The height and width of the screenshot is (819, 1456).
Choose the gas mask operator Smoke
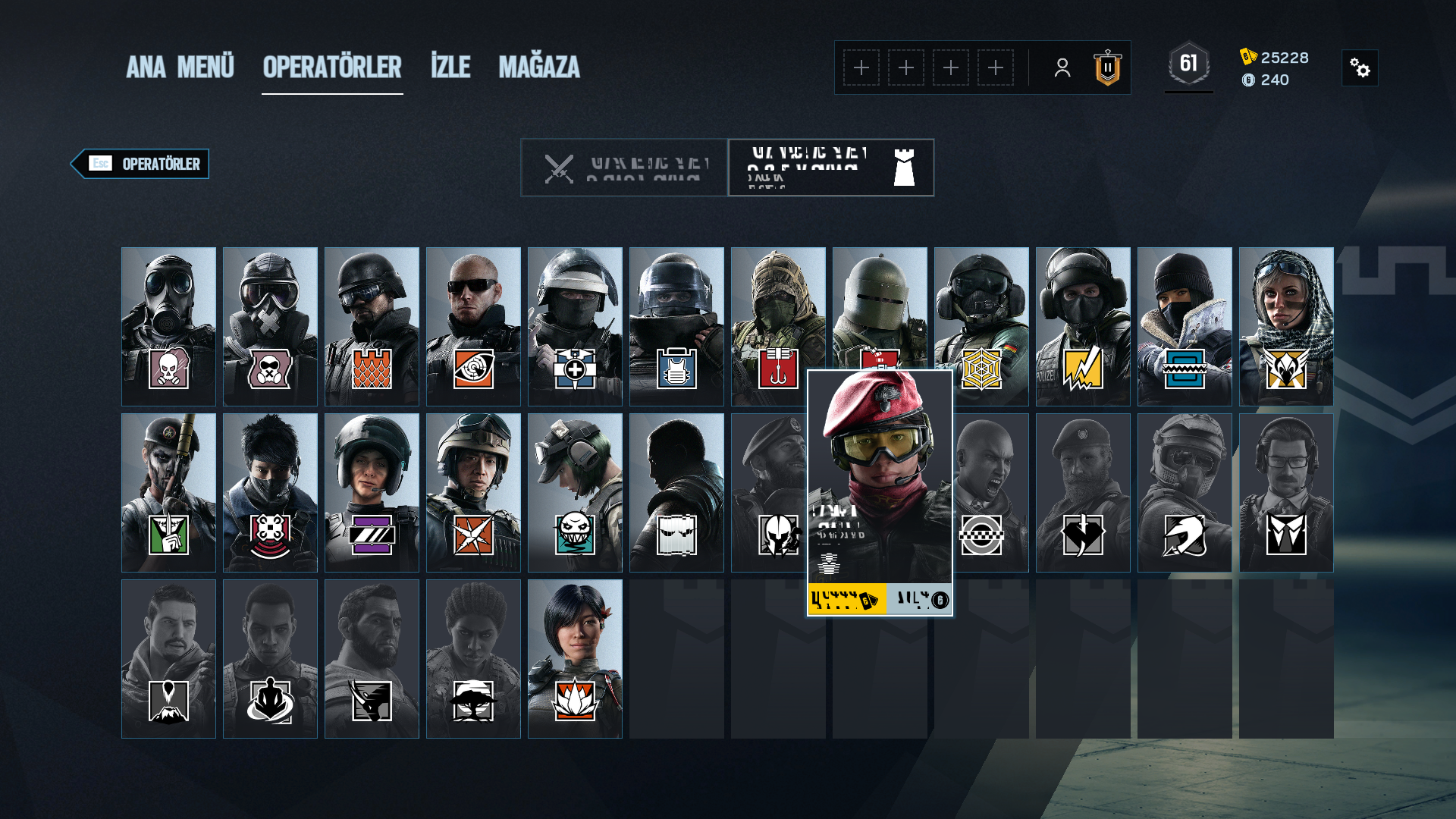pos(168,326)
